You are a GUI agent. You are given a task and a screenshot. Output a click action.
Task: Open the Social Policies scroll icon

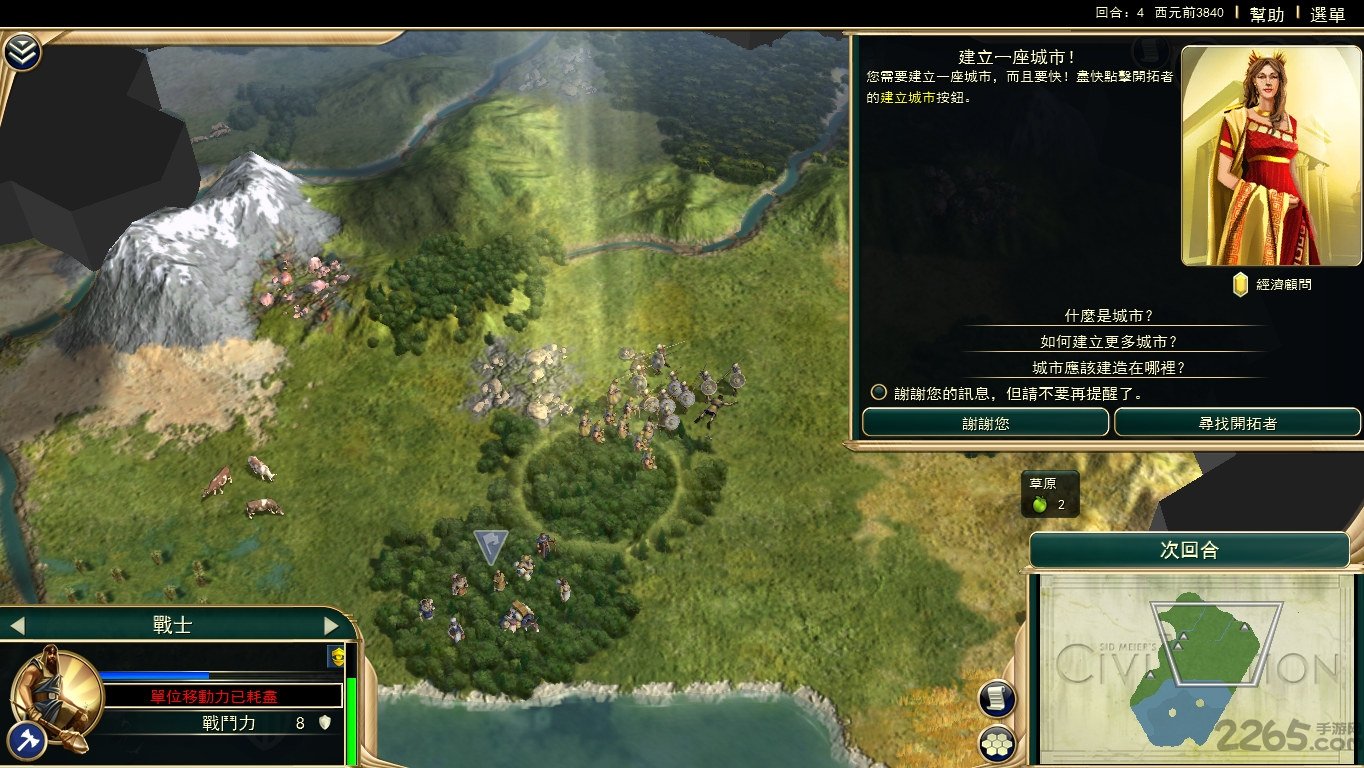997,697
